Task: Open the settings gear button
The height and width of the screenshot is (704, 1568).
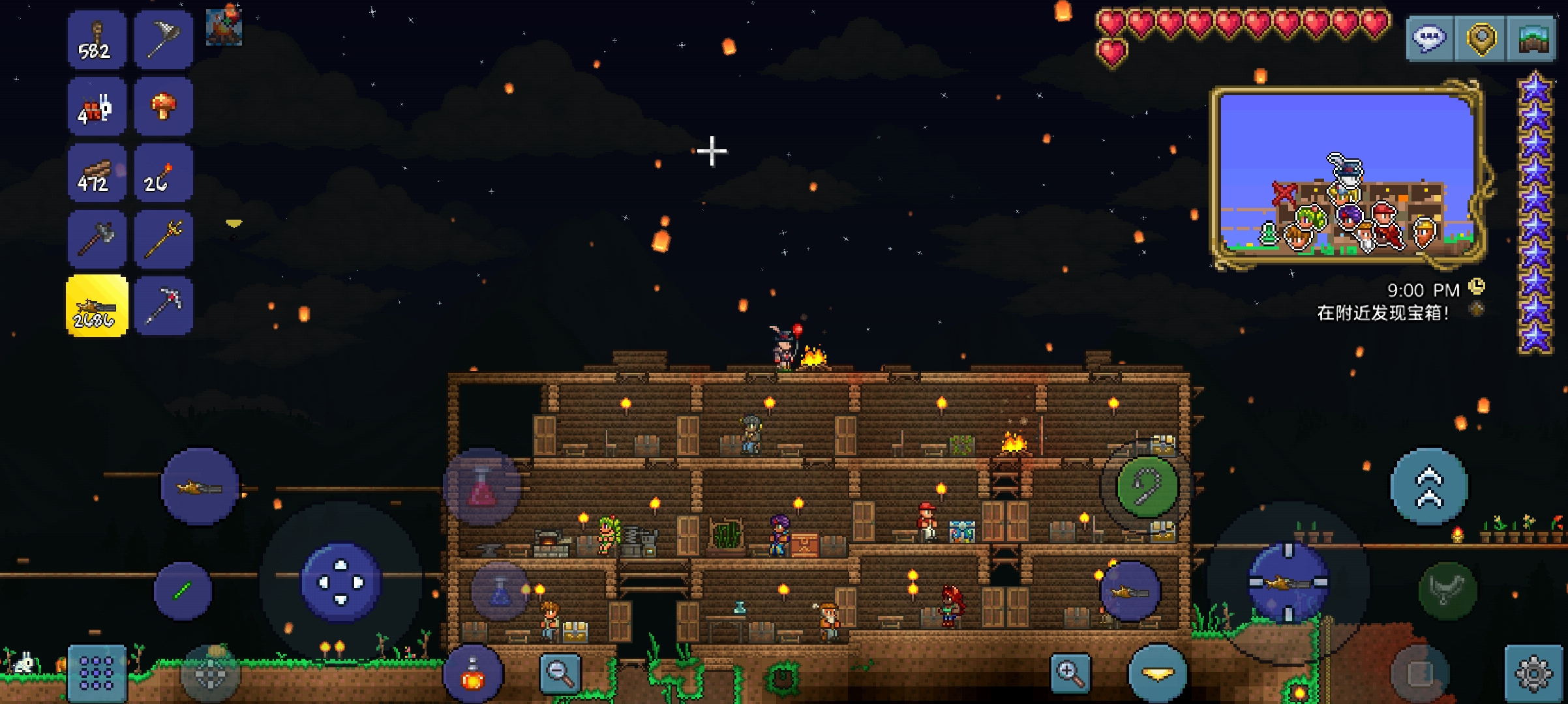Action: (1533, 673)
